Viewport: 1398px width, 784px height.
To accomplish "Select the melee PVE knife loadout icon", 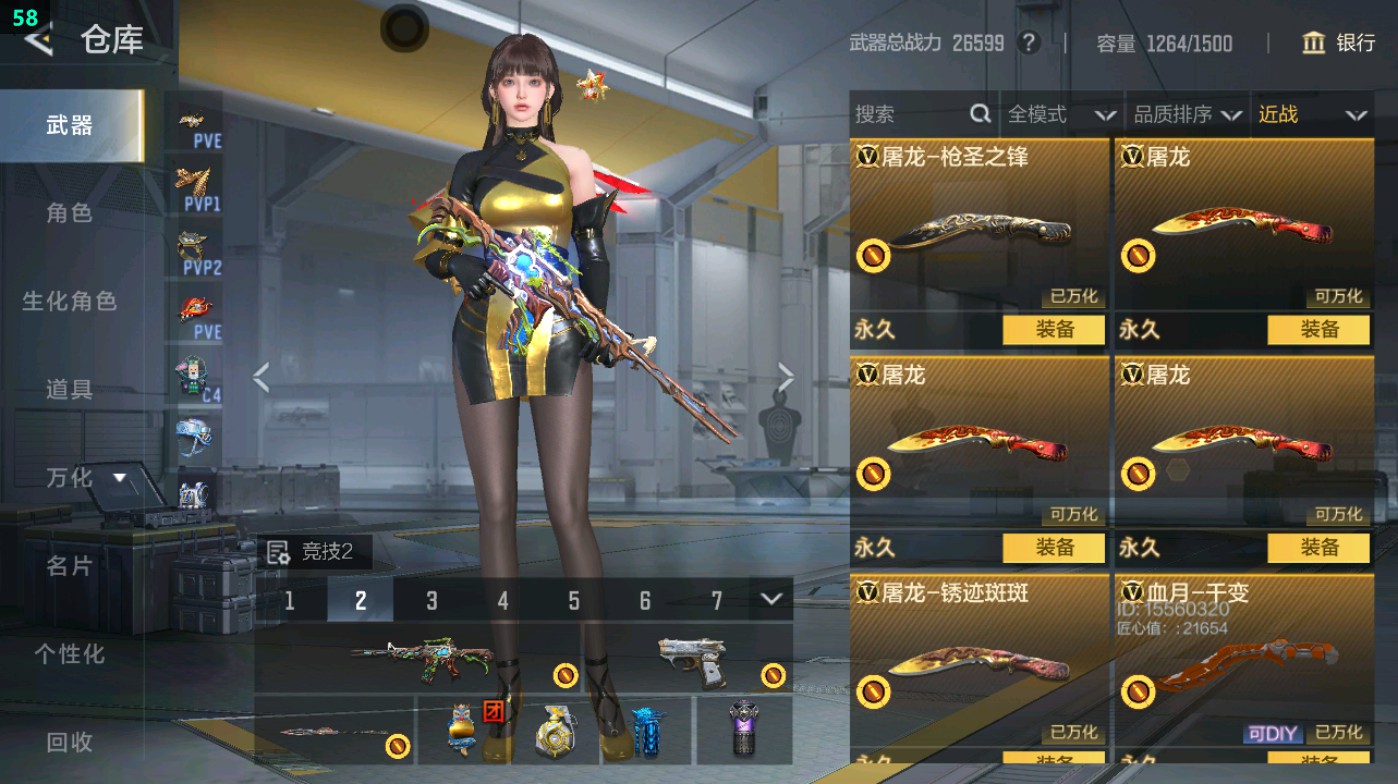I will tap(198, 308).
